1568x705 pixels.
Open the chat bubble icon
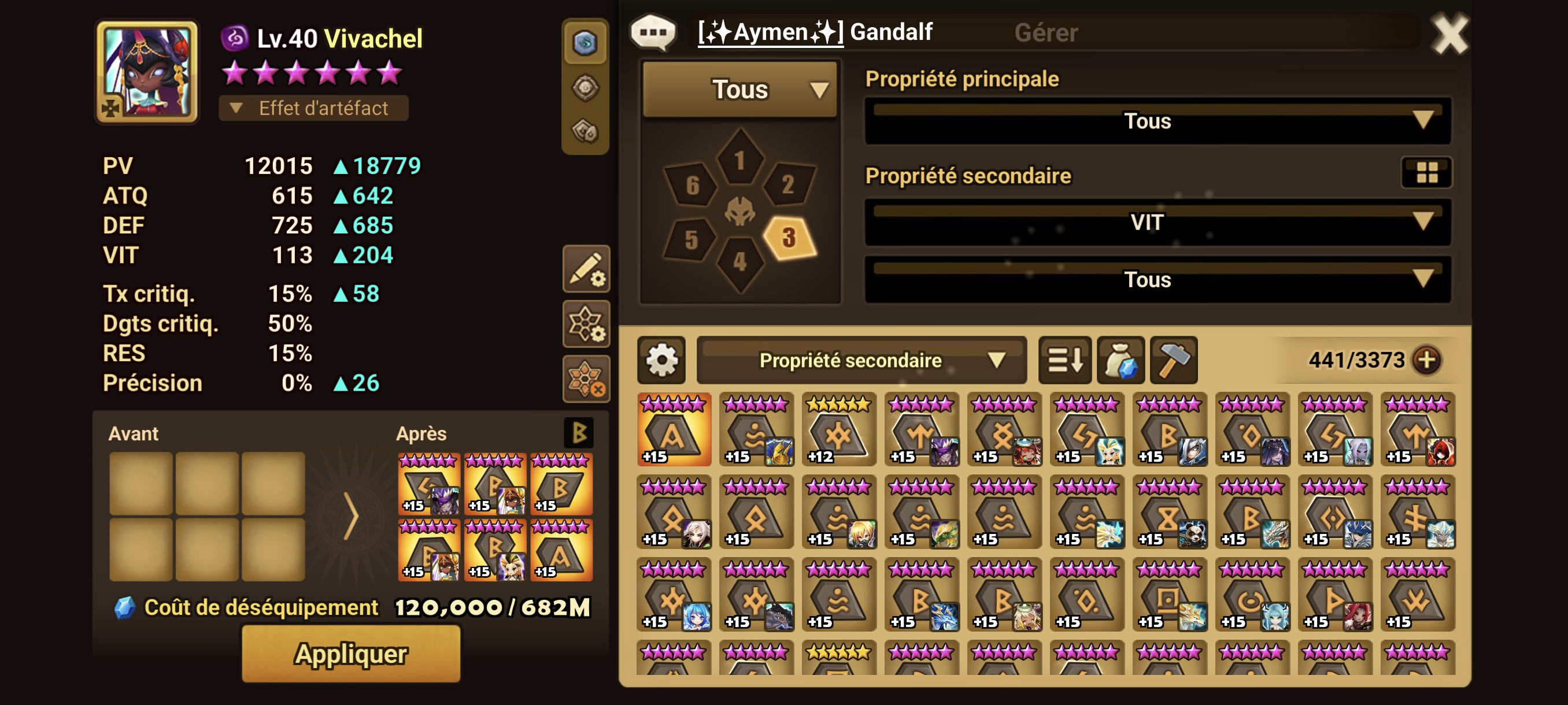(653, 32)
